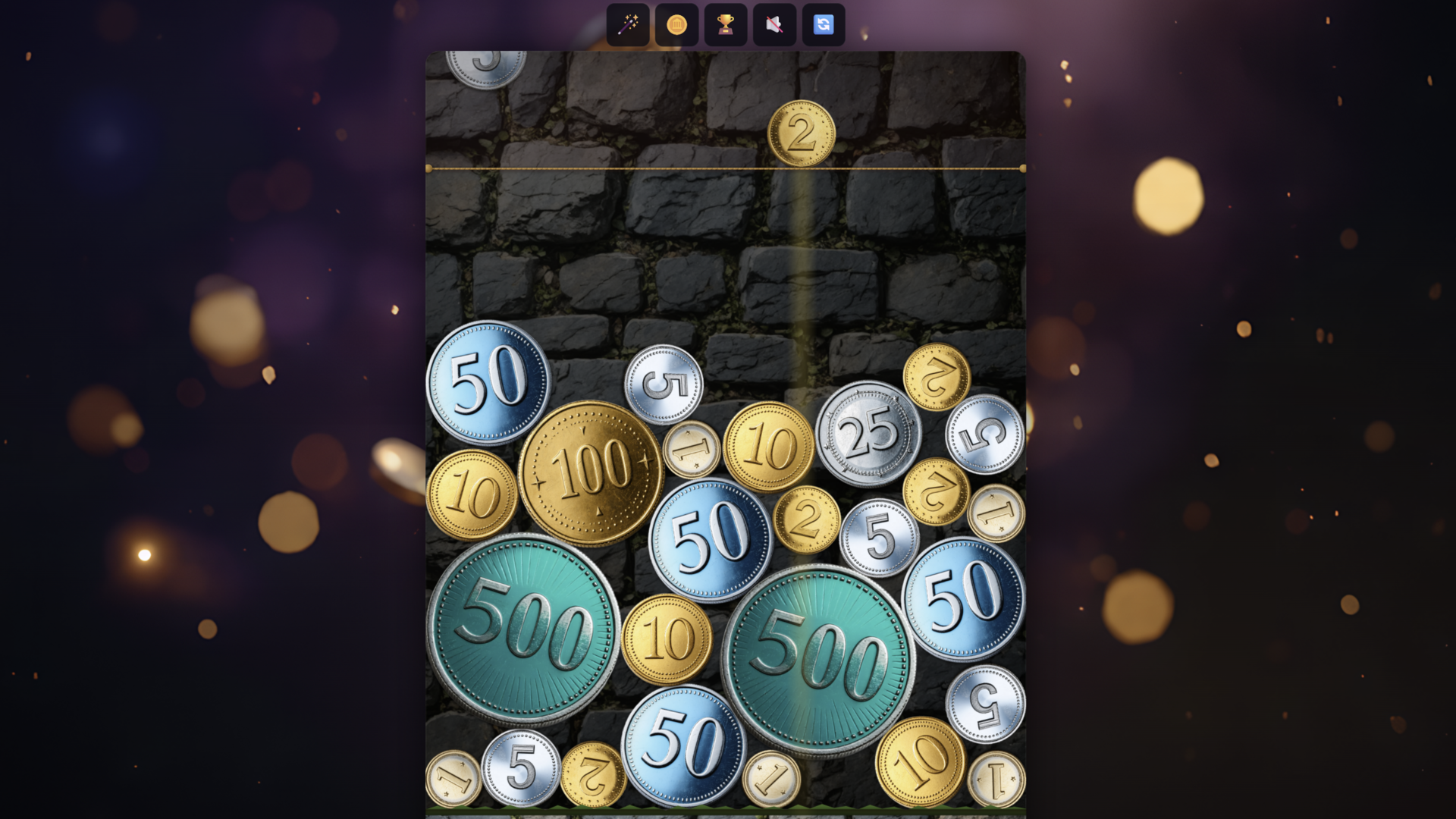Image resolution: width=1456 pixels, height=819 pixels.
Task: Click the upside-down 2 gold coin top right
Action: point(938,377)
